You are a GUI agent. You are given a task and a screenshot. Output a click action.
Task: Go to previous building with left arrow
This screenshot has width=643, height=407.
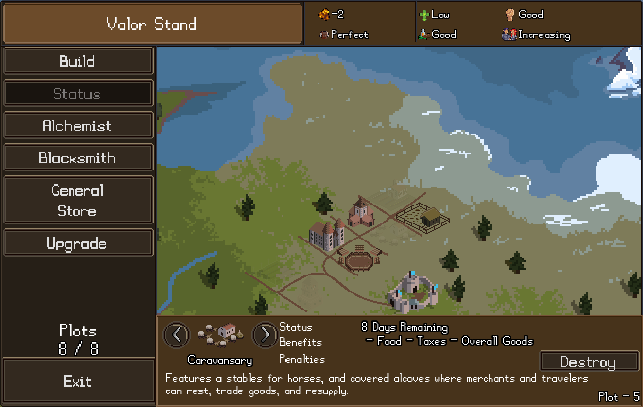click(176, 334)
